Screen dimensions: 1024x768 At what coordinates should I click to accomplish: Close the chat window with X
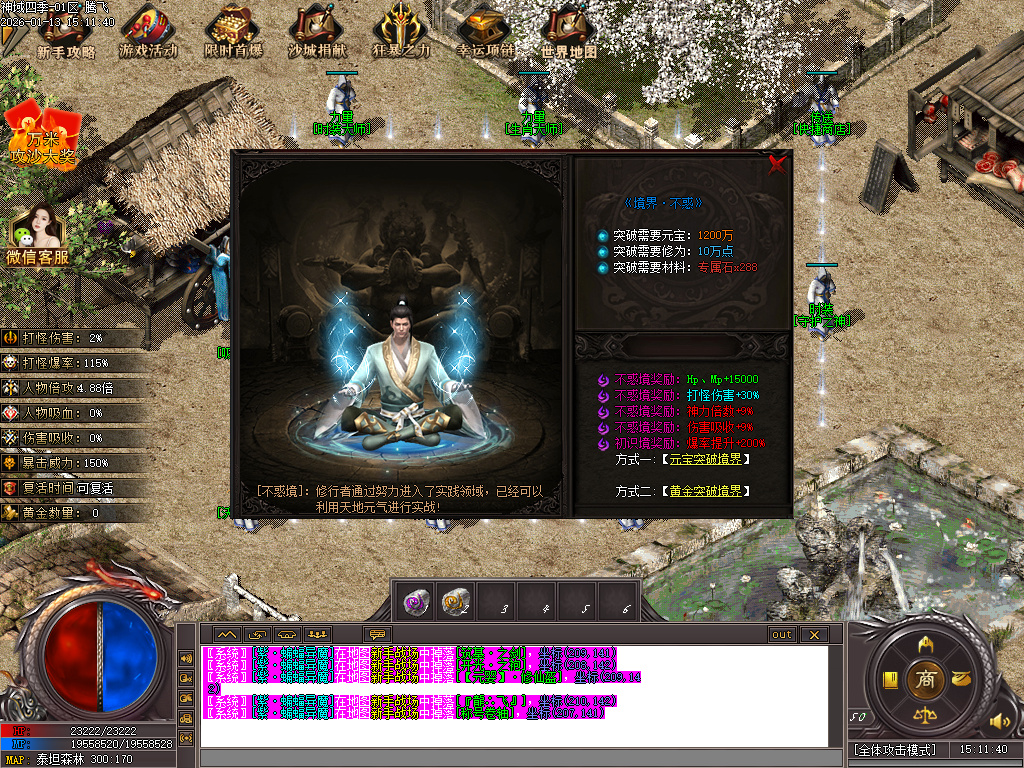[814, 635]
